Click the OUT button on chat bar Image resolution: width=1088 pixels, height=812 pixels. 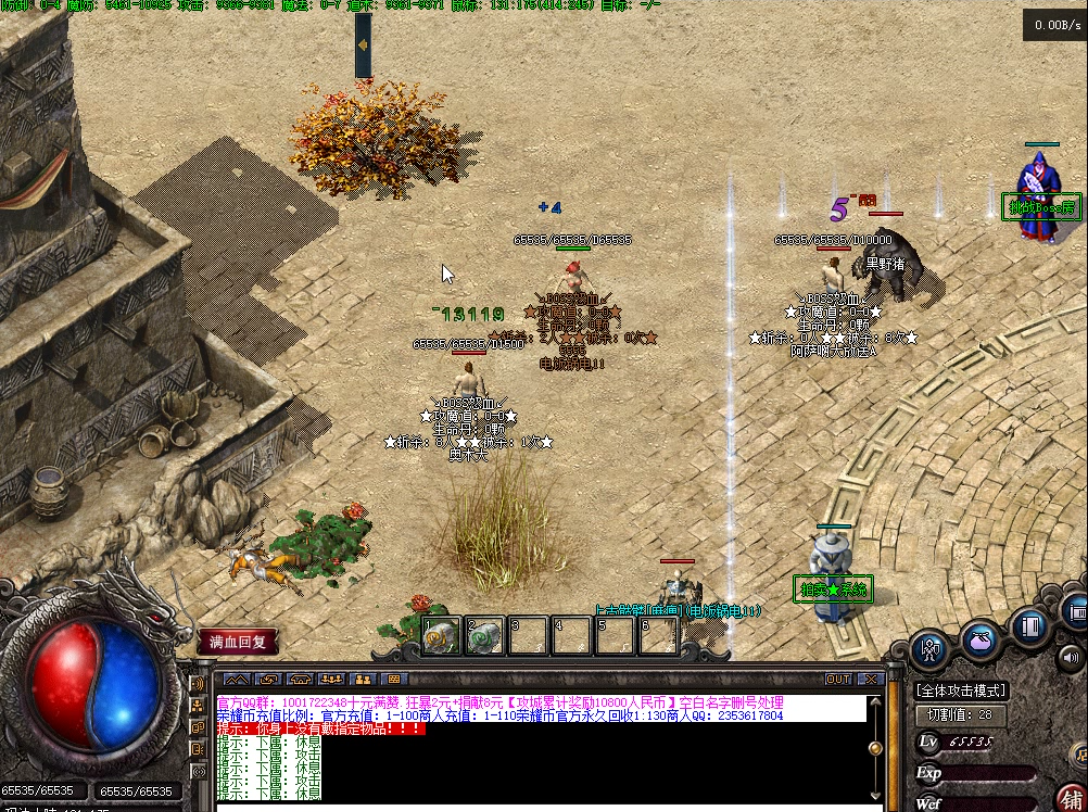(x=838, y=680)
